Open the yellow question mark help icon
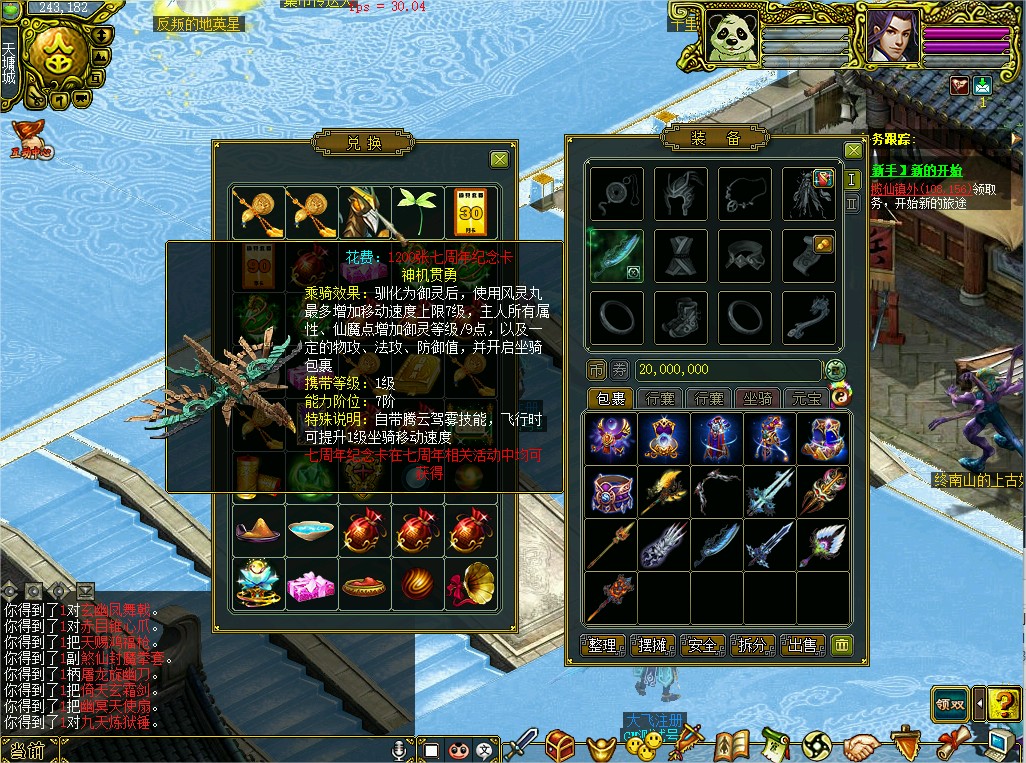The image size is (1026, 763). [1003, 703]
